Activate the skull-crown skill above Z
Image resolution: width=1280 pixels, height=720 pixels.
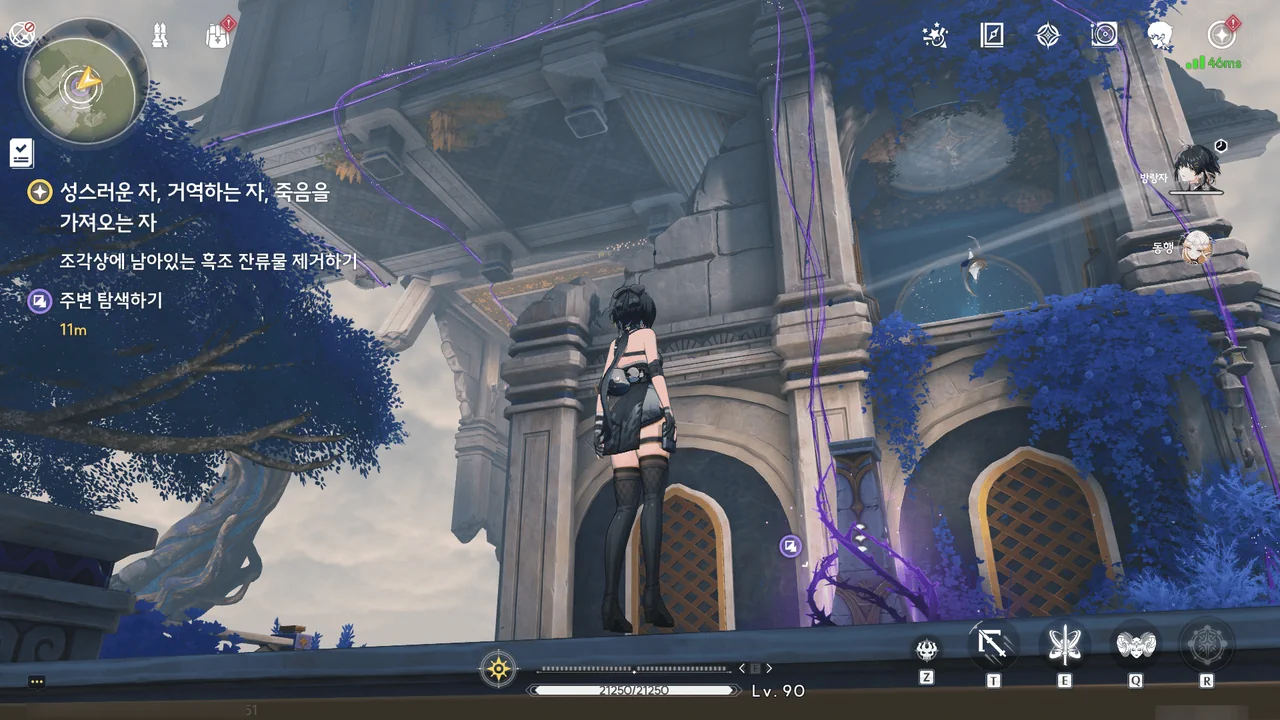927,649
